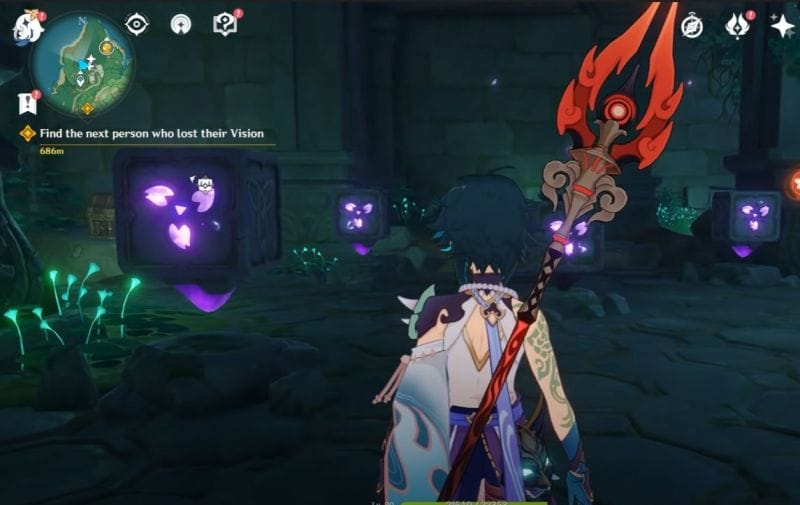The height and width of the screenshot is (505, 800).
Task: Open the compass Events icon
Action: [692, 25]
